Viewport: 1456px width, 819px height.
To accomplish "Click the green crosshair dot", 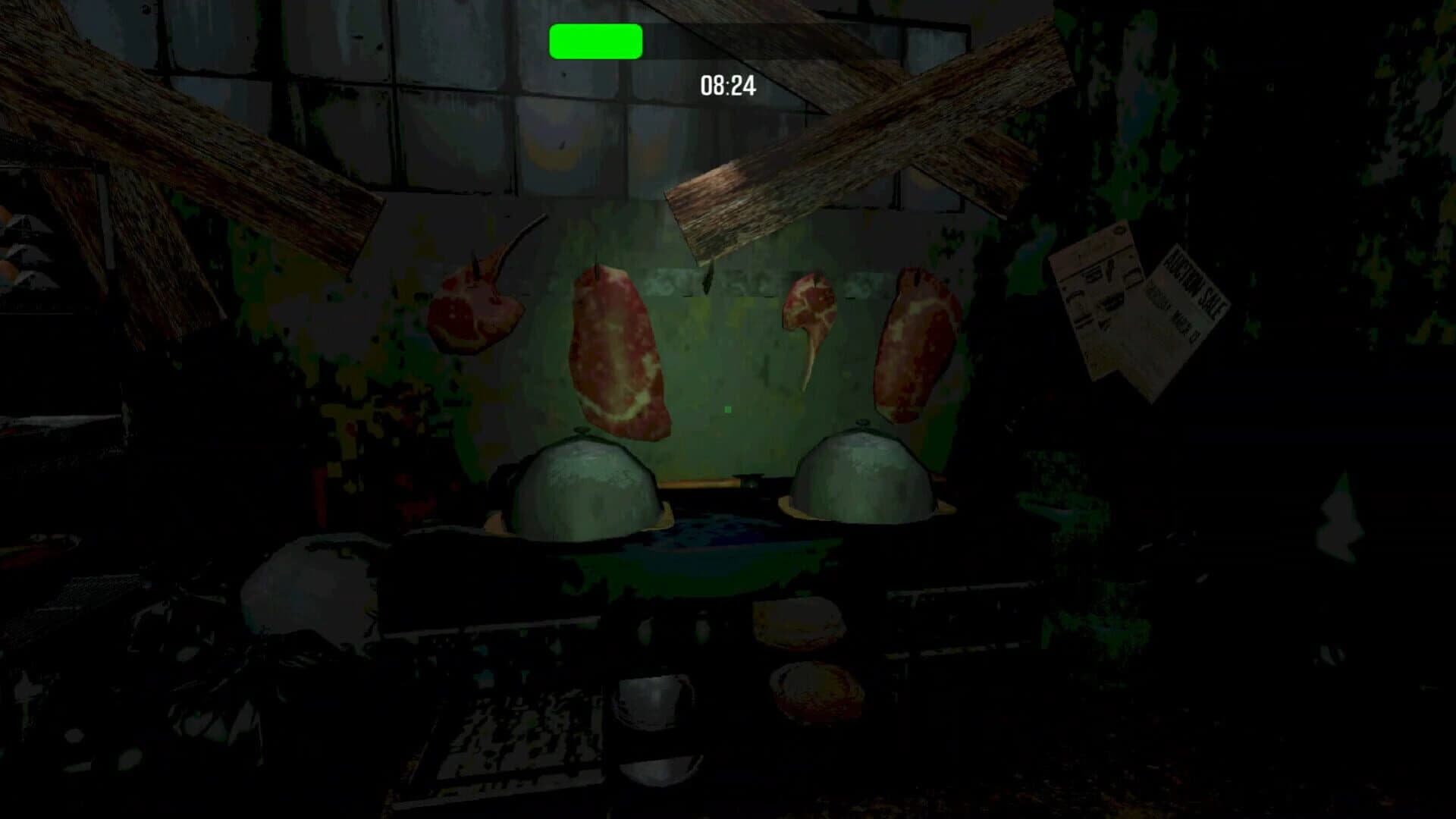I will tap(726, 409).
